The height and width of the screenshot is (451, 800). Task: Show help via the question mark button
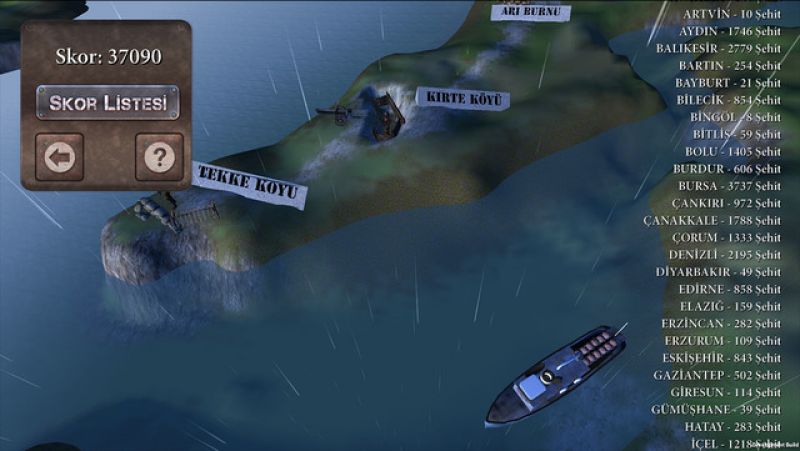point(159,157)
